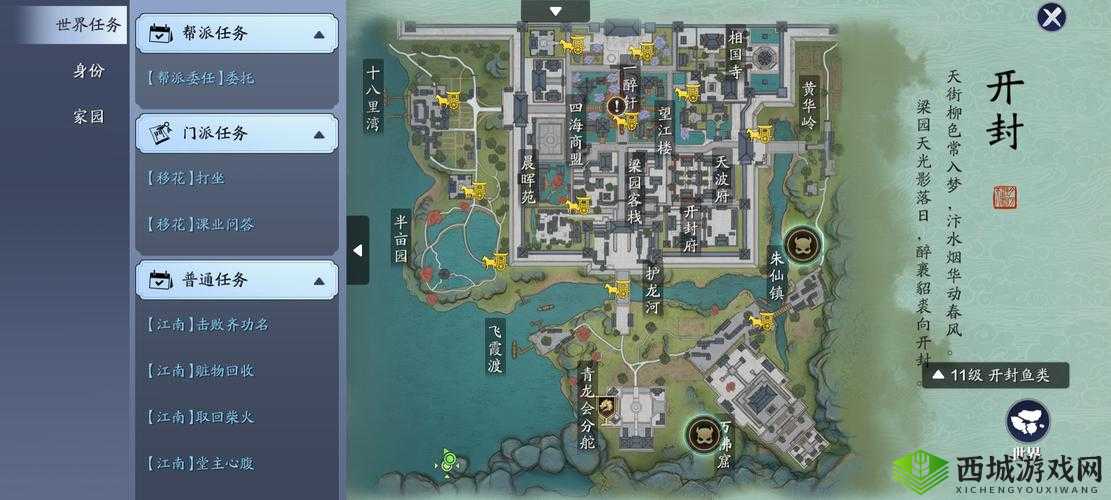The height and width of the screenshot is (500, 1111).
Task: Choose the 【移花】课业问答 quest
Action: point(200,224)
